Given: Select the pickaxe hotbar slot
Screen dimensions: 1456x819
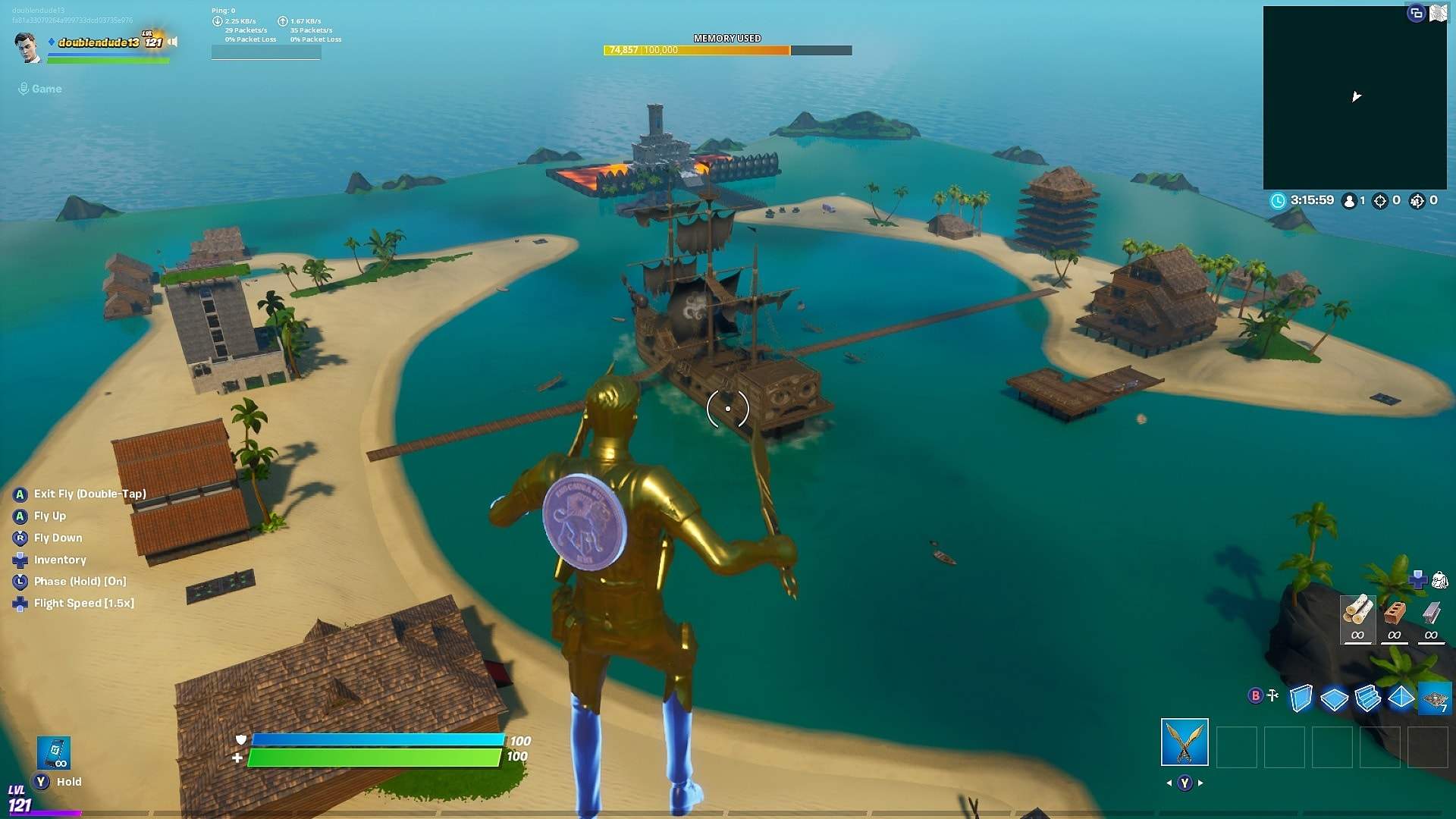Looking at the screenshot, I should tap(1185, 742).
